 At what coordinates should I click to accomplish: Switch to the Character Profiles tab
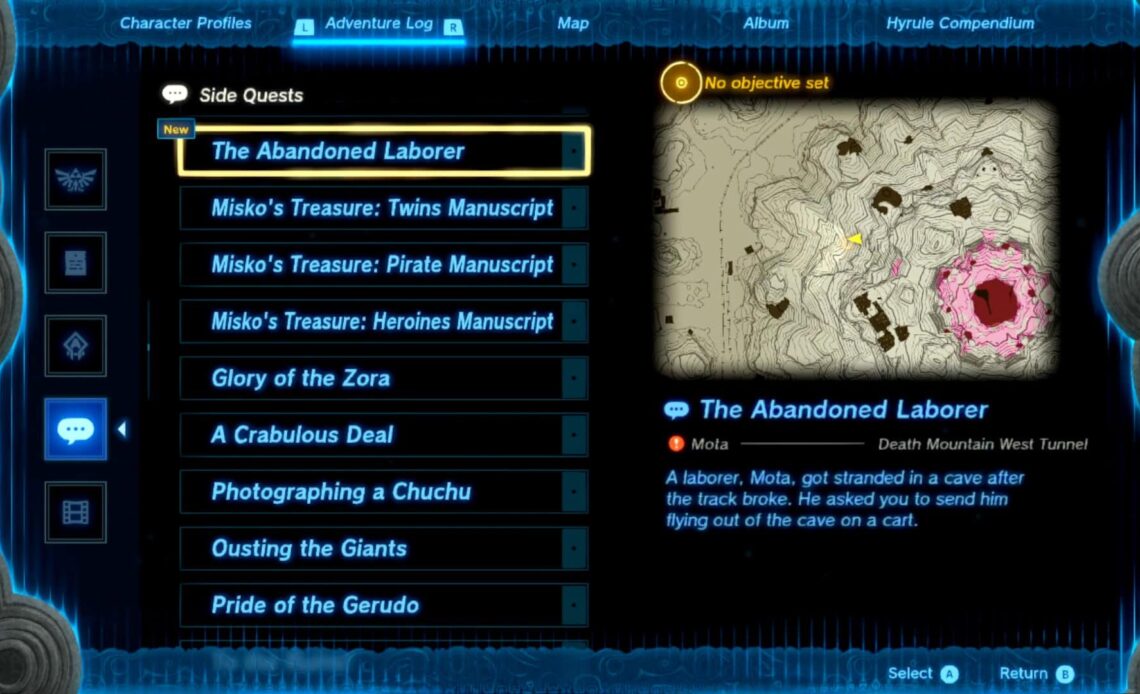(186, 23)
